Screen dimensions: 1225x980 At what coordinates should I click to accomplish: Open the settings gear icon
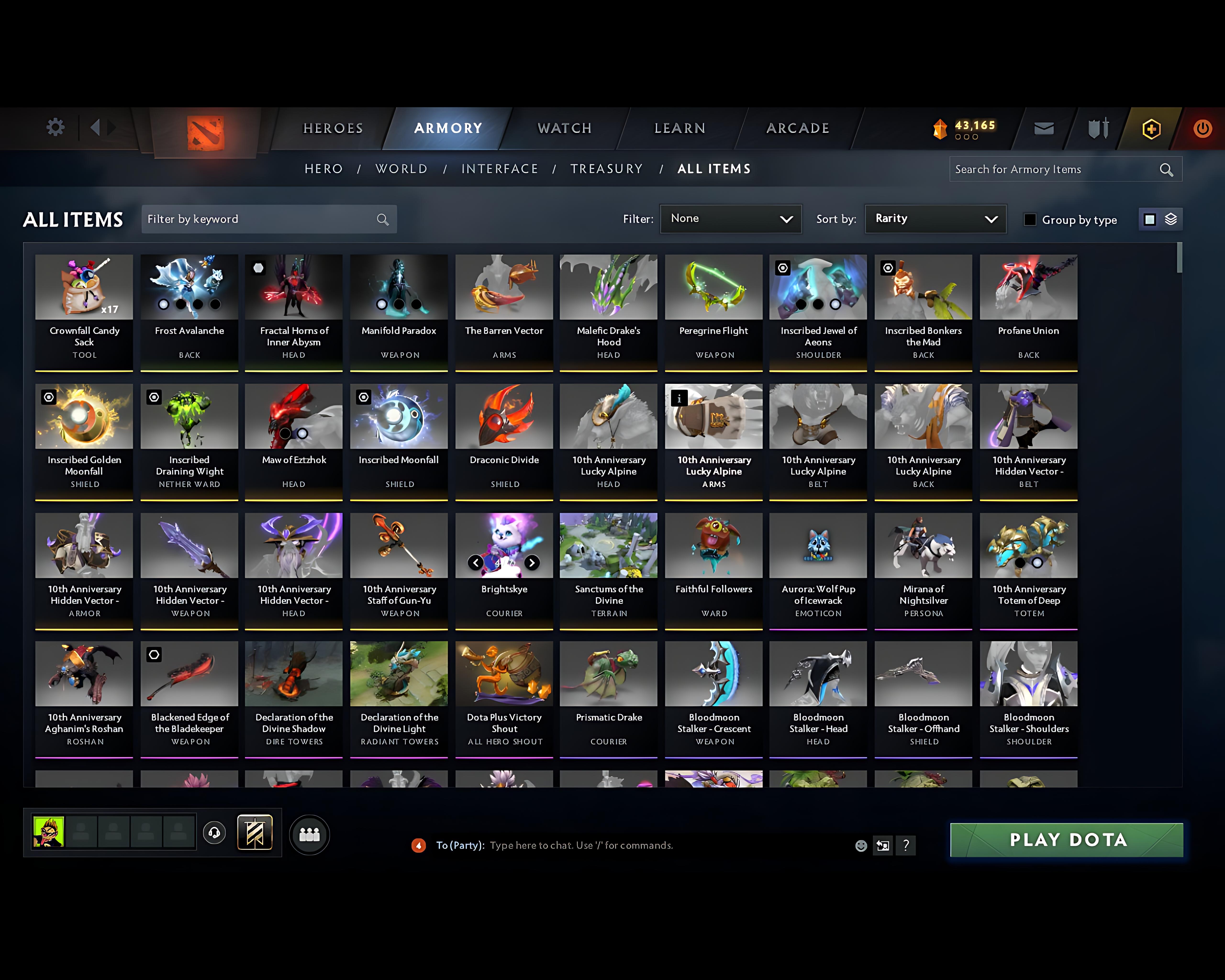coord(55,128)
